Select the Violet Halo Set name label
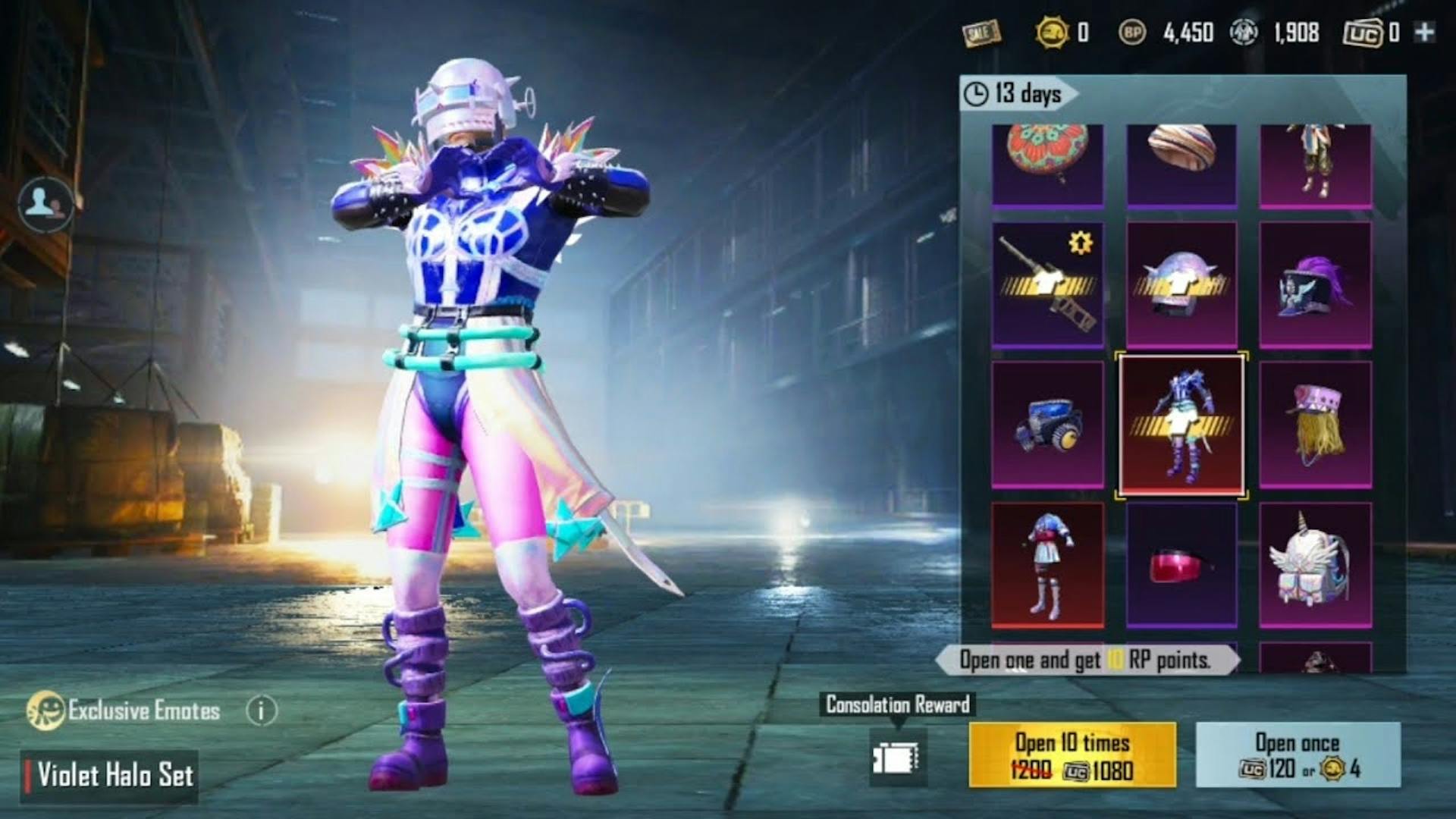The width and height of the screenshot is (1456, 819). click(x=114, y=775)
